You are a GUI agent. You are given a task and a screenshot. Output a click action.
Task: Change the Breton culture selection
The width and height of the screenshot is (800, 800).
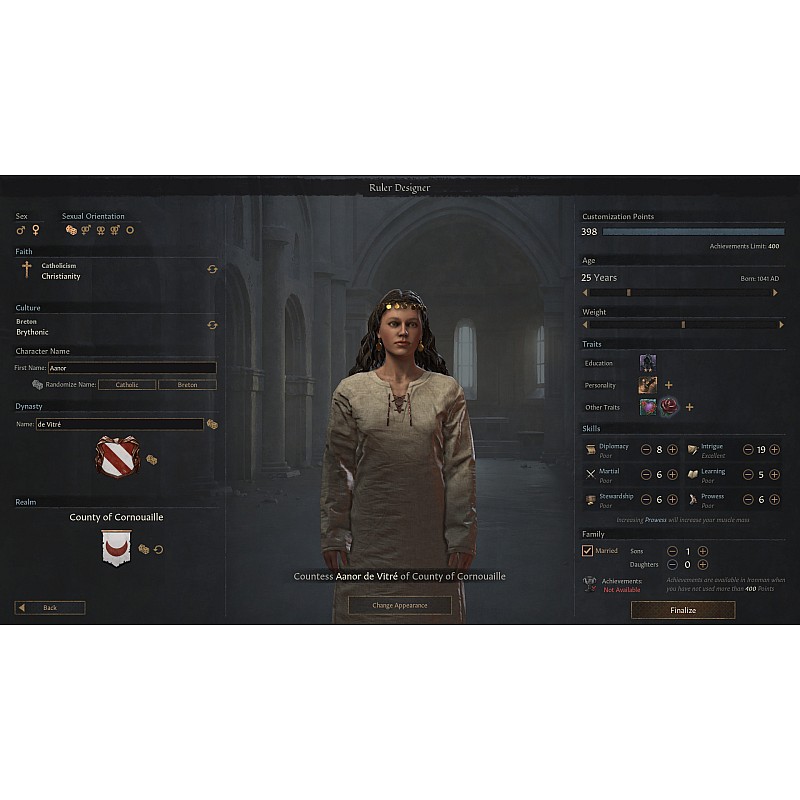212,325
